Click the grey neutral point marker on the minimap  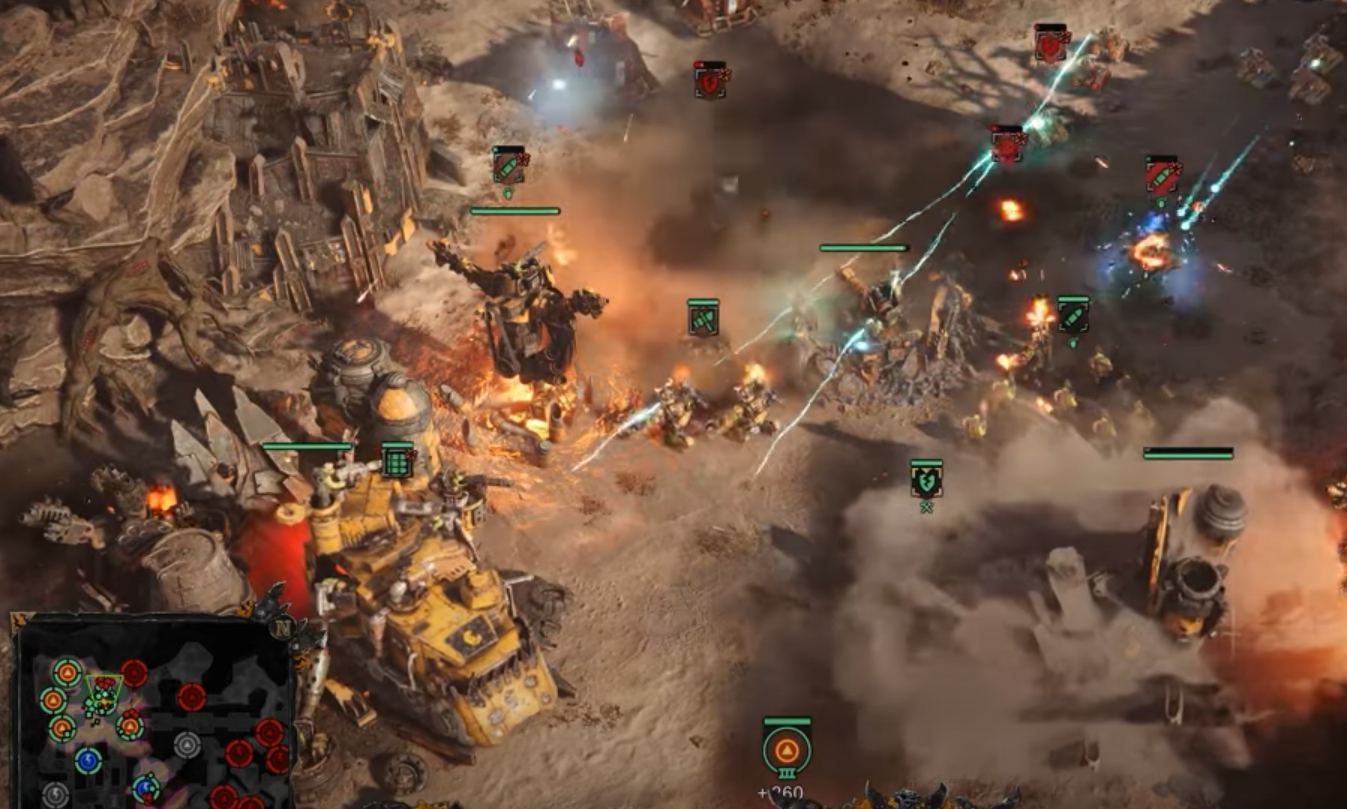[x=187, y=743]
